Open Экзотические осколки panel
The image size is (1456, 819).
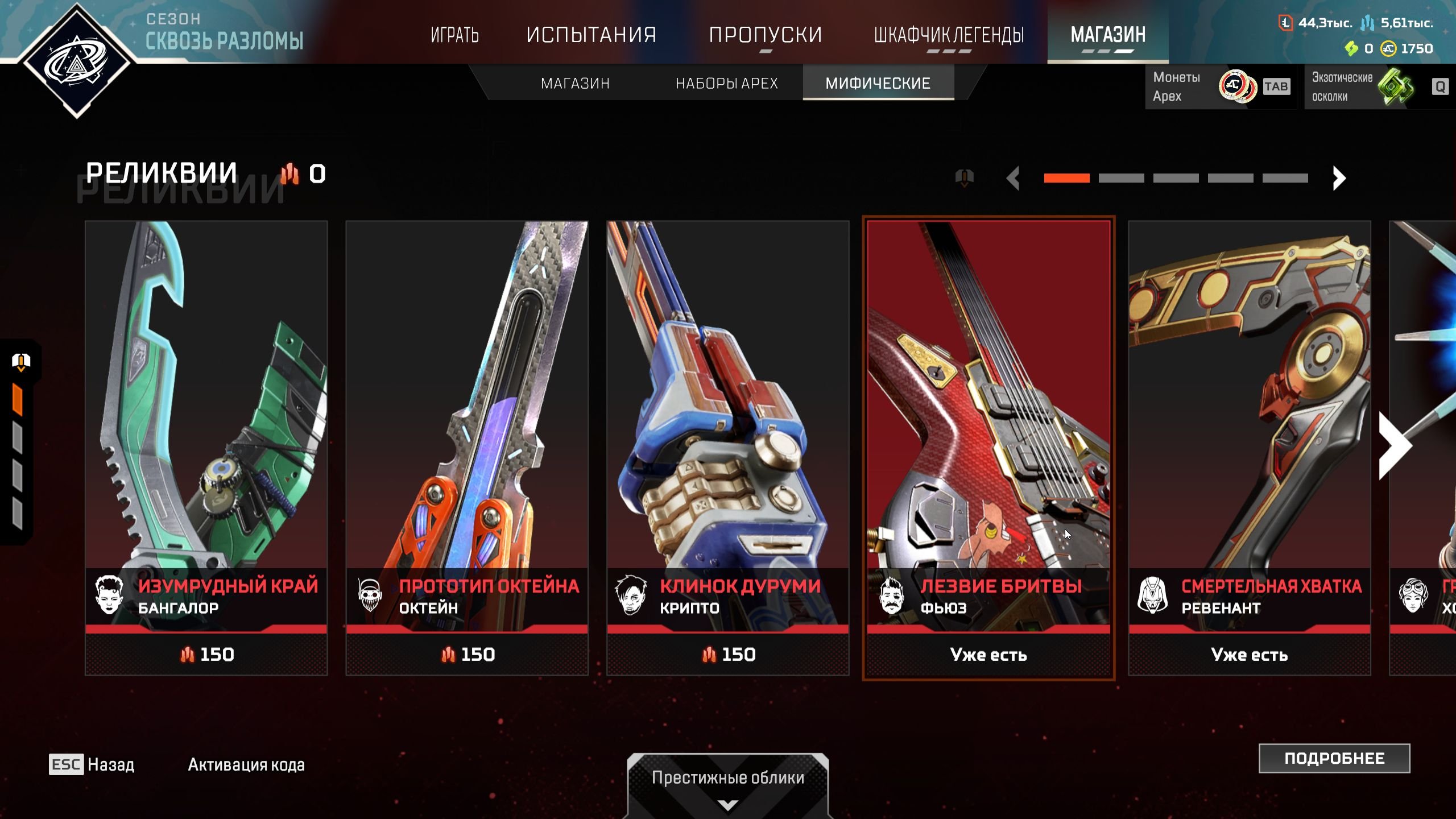tap(1376, 87)
